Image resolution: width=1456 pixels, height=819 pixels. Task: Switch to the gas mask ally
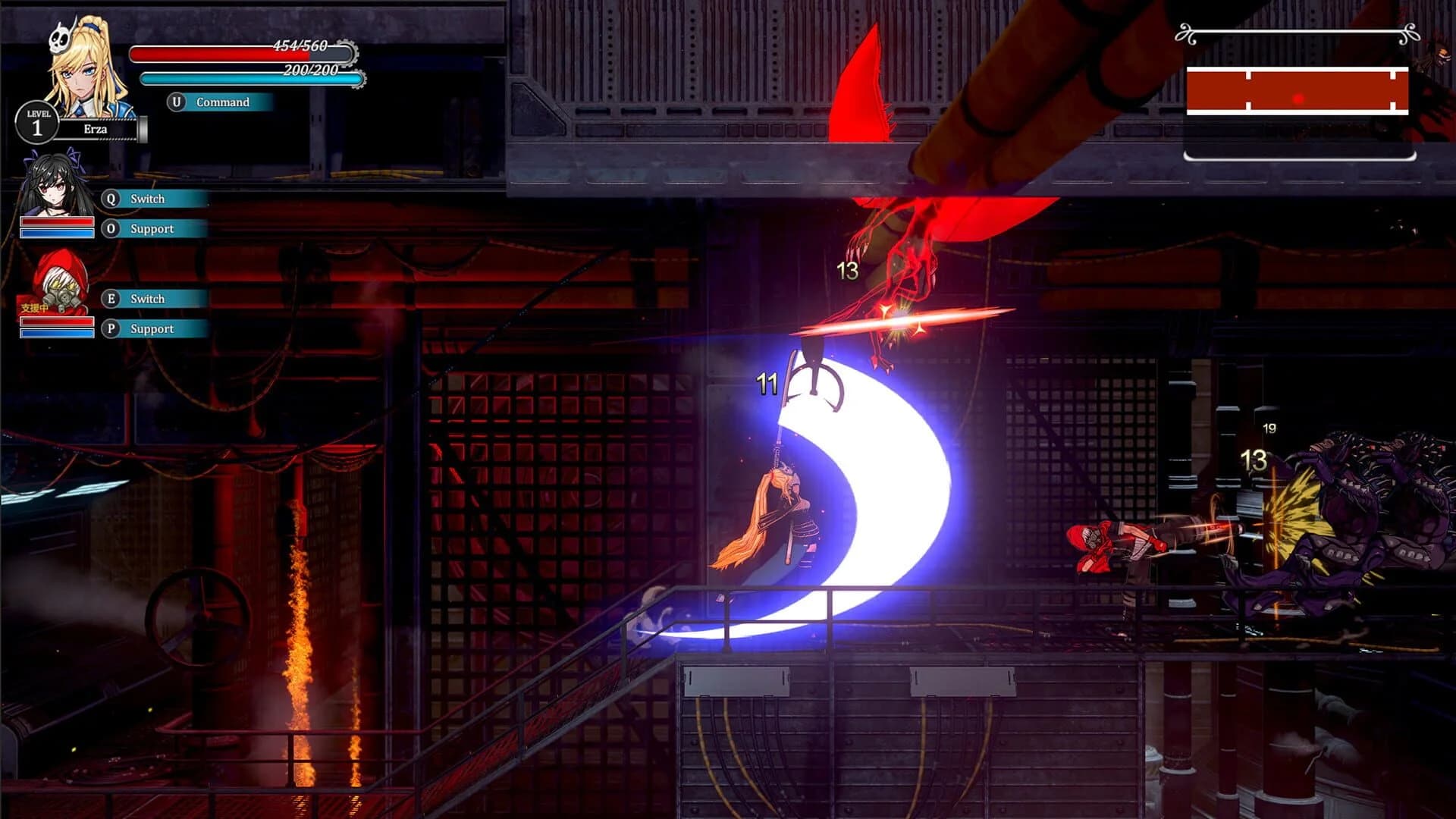pyautogui.click(x=148, y=300)
